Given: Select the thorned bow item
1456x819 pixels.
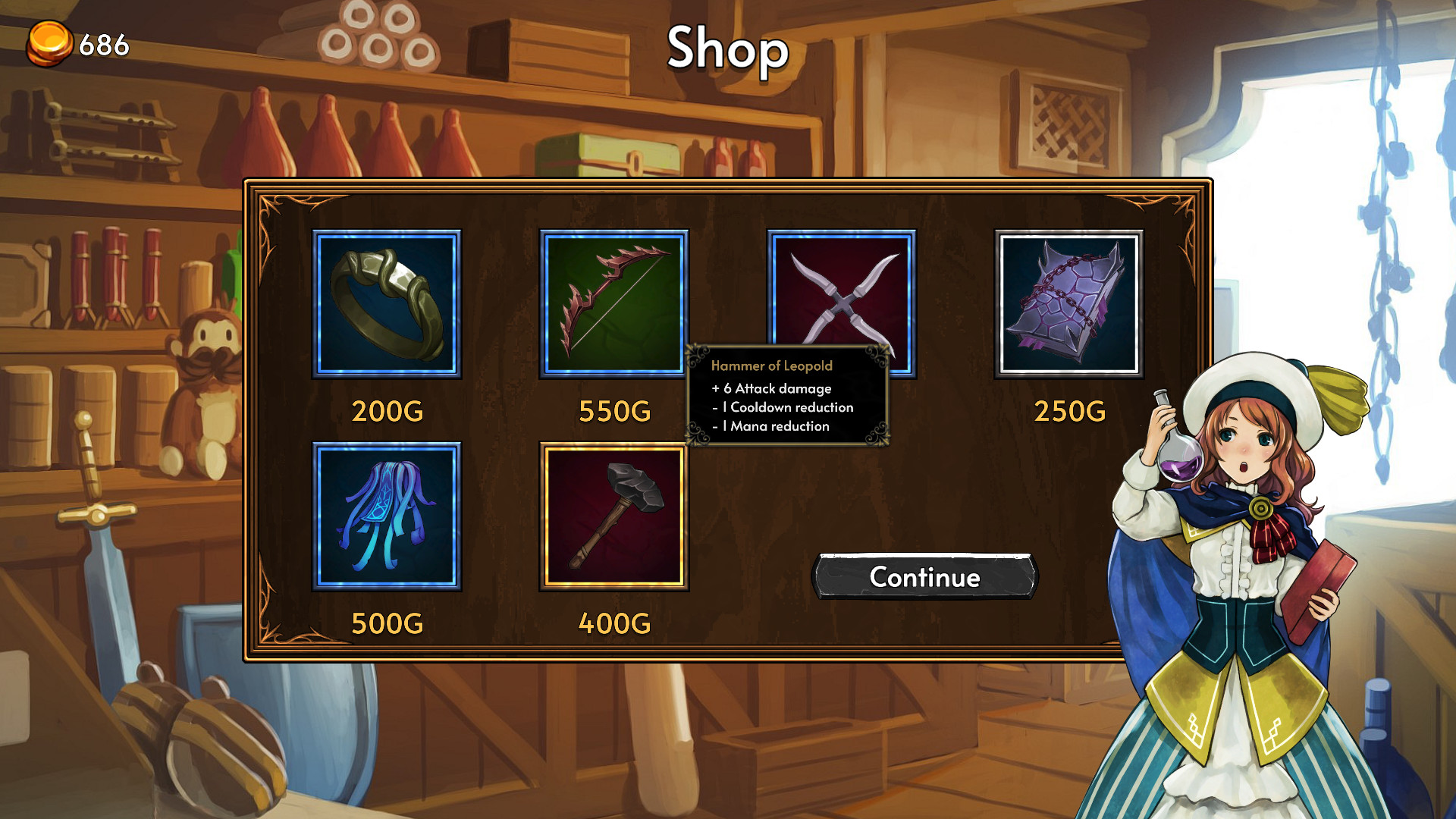Looking at the screenshot, I should coord(614,305).
